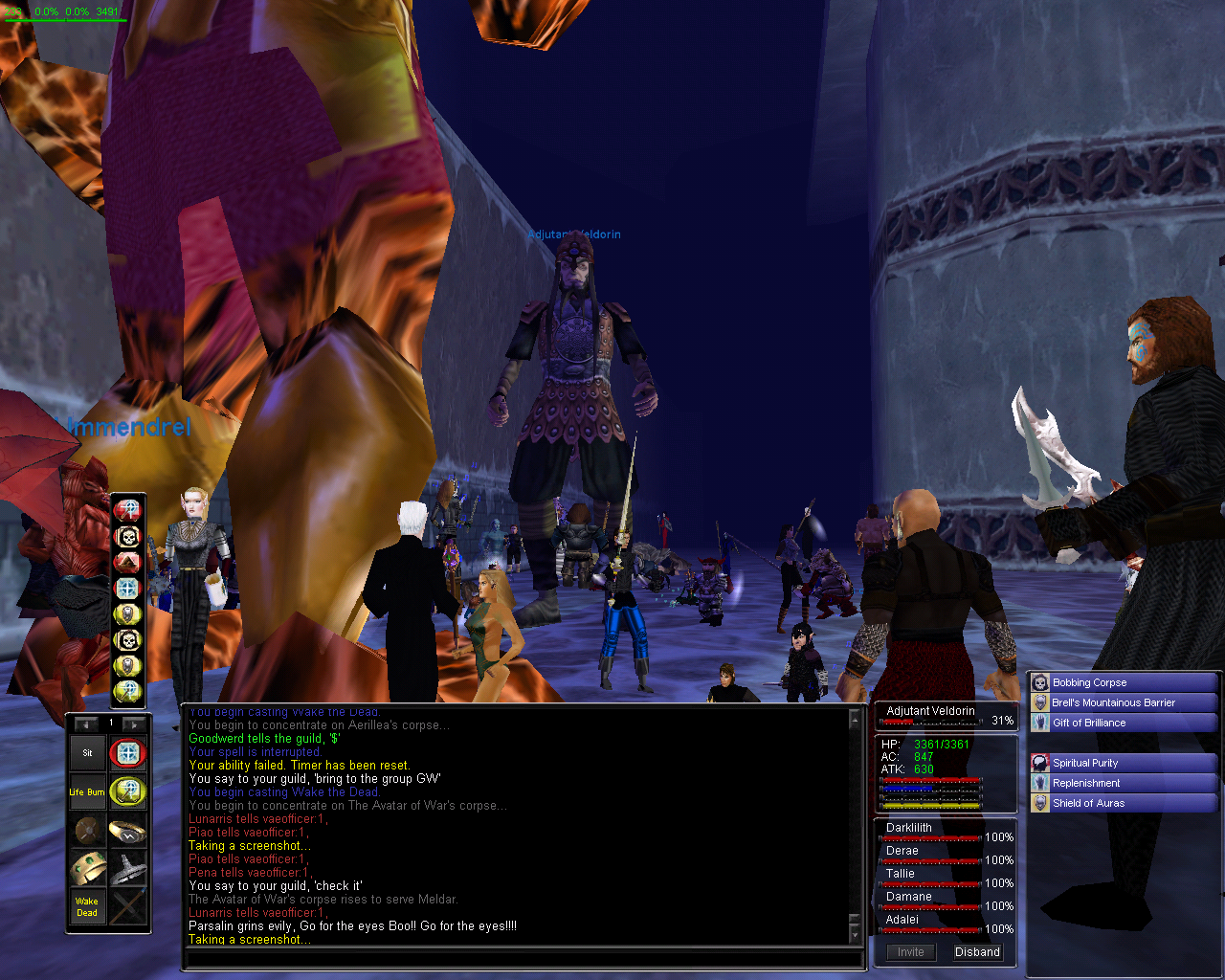Activate the Life Burn hotbutton
This screenshot has height=980, width=1225.
[87, 791]
